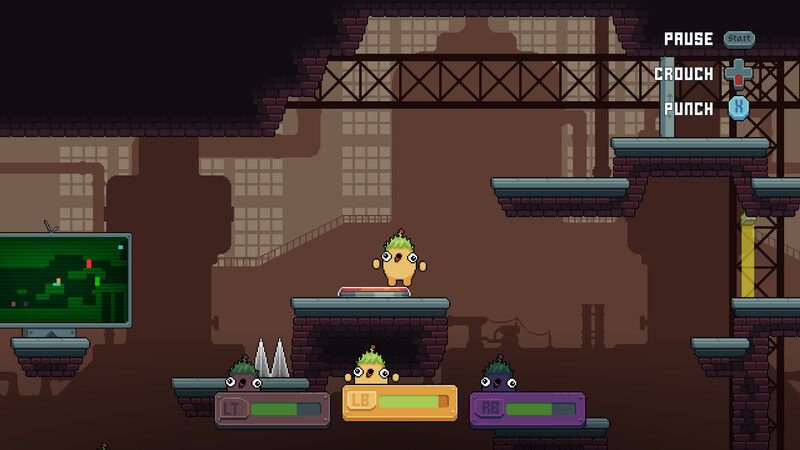Screen dimensions: 800x450
Task: Switch to the purple RB character panel
Action: click(x=527, y=409)
